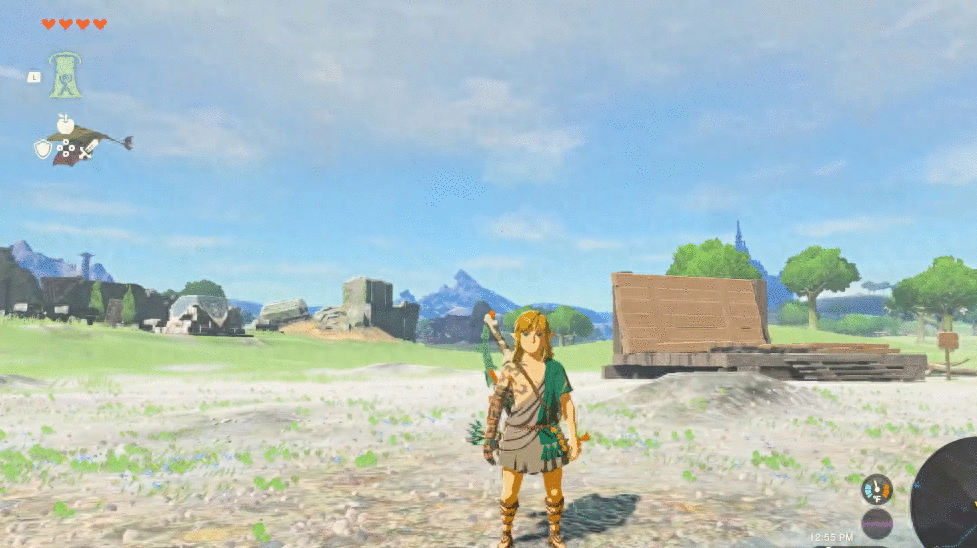This screenshot has height=548, width=977.
Task: Open the circular minimap
Action: click(950, 495)
